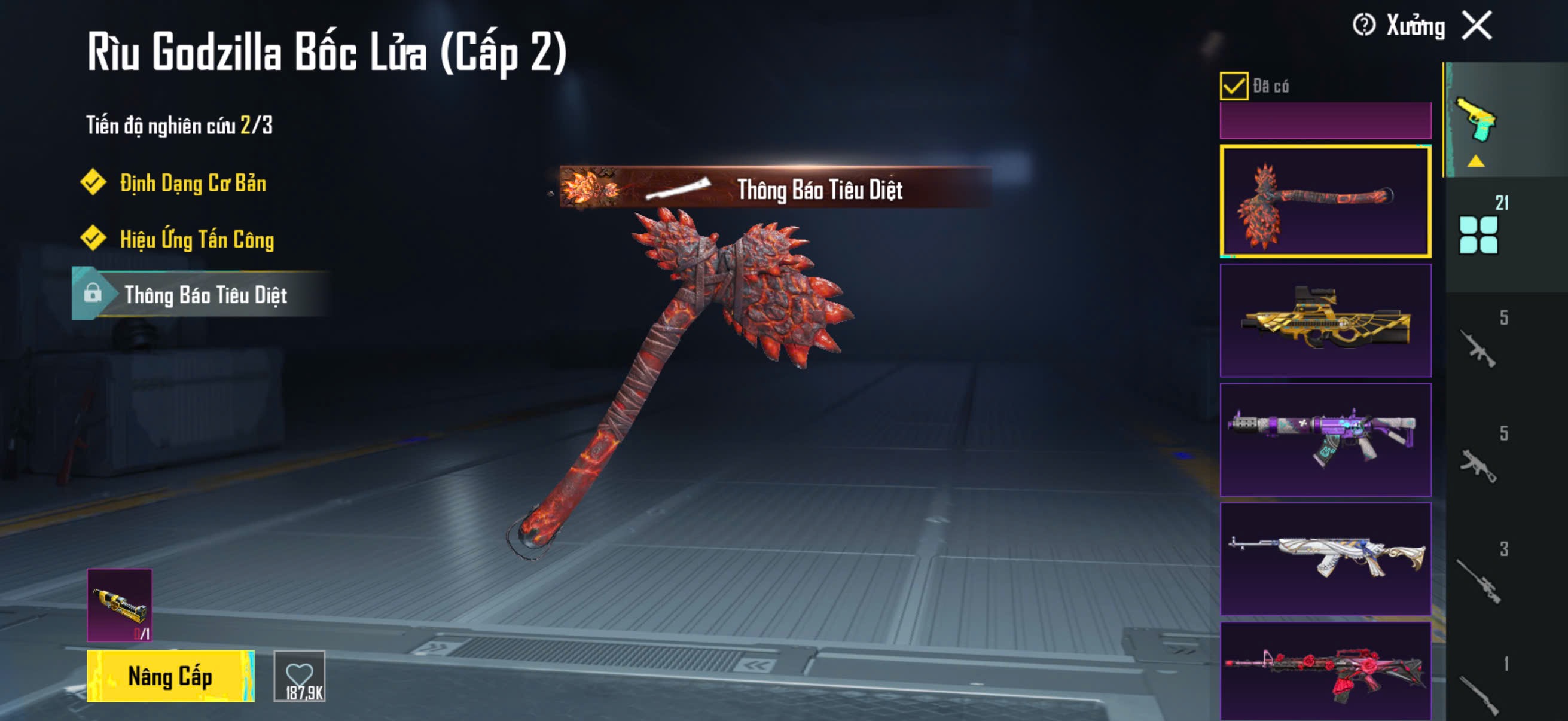Switch to the yellow pistol category tab
Image resolution: width=1568 pixels, height=721 pixels.
[1477, 121]
